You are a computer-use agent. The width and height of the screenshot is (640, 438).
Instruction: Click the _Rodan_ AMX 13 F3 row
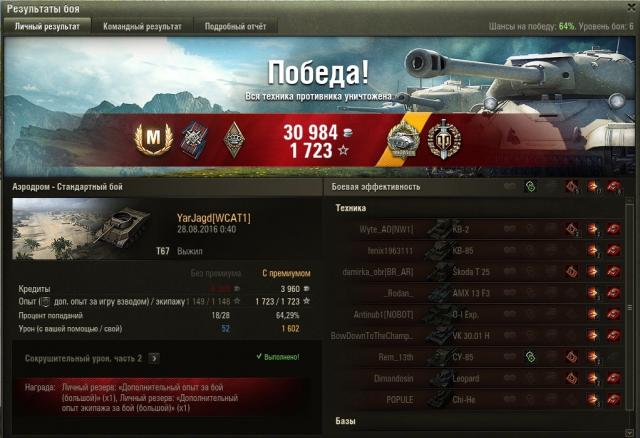480,292
